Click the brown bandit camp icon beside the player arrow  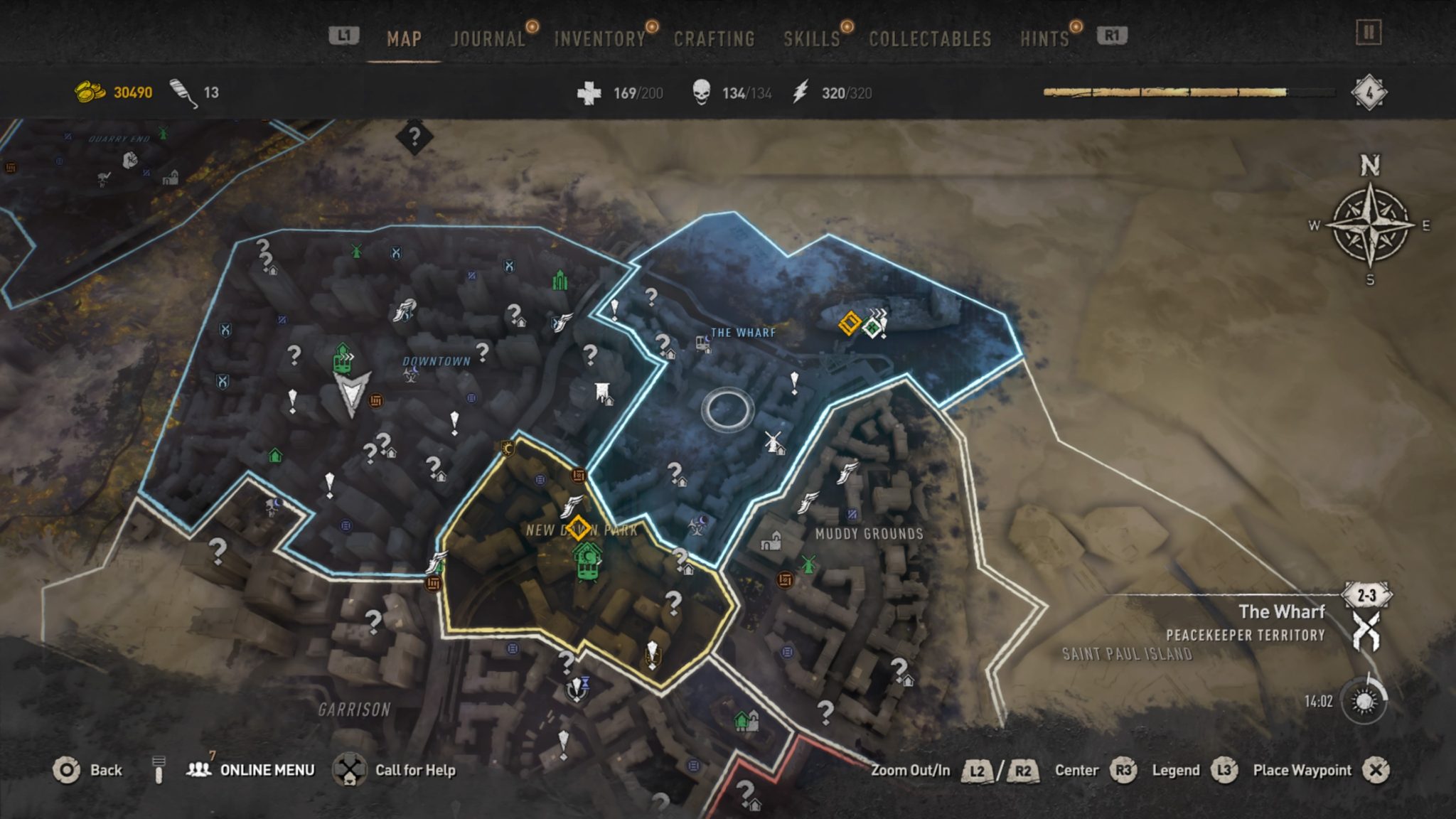375,401
